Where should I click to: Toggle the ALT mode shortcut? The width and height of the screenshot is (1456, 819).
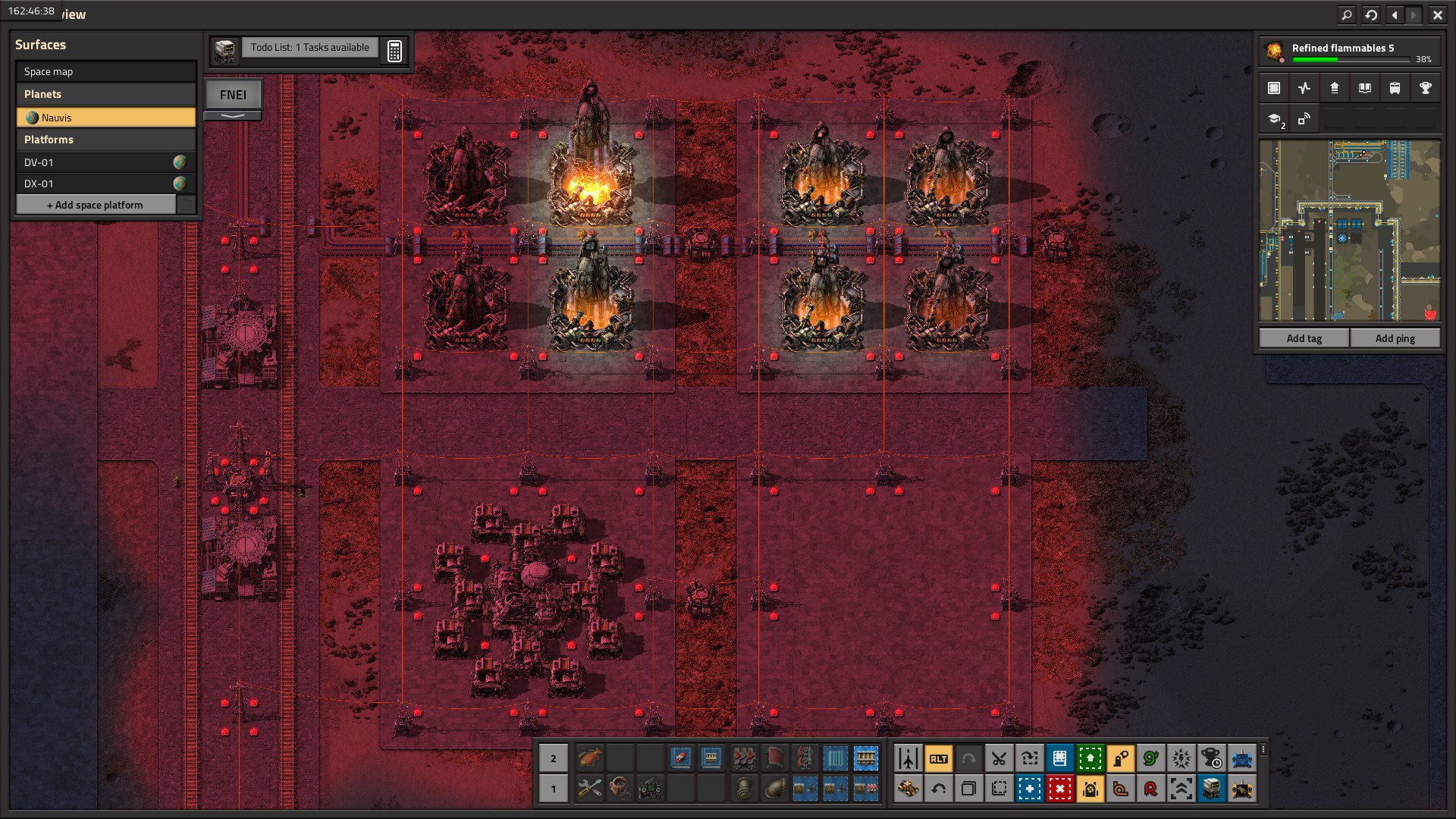click(938, 758)
